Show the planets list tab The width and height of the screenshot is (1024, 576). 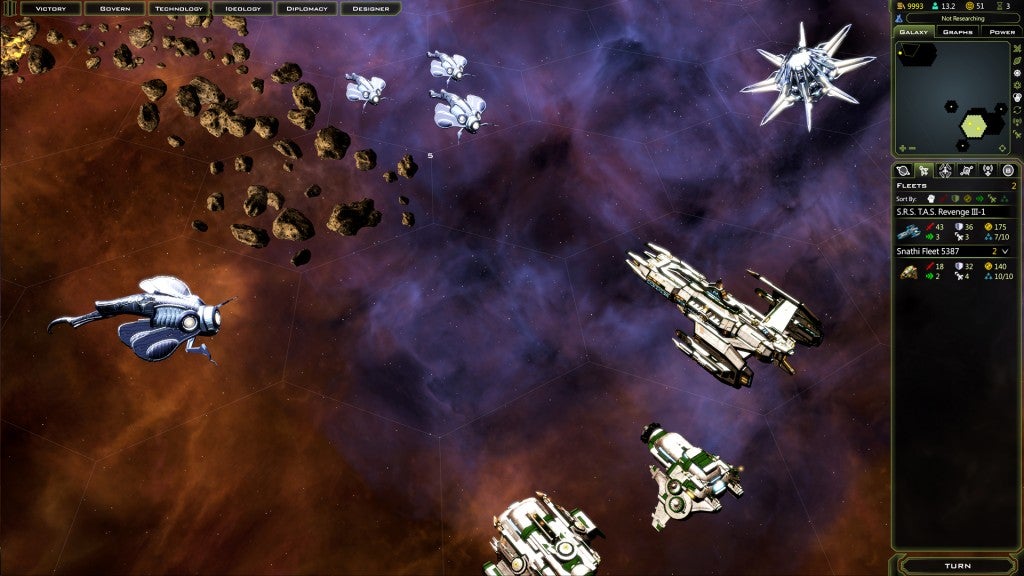click(903, 171)
